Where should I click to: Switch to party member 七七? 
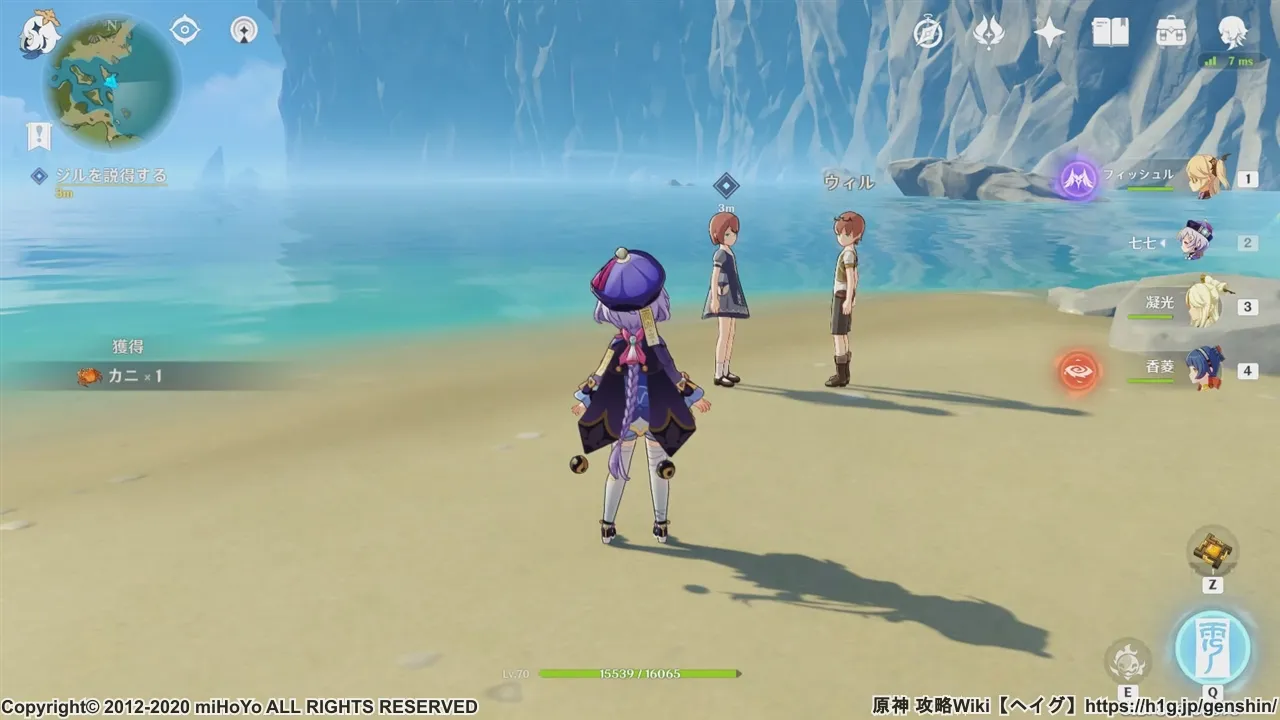1197,242
